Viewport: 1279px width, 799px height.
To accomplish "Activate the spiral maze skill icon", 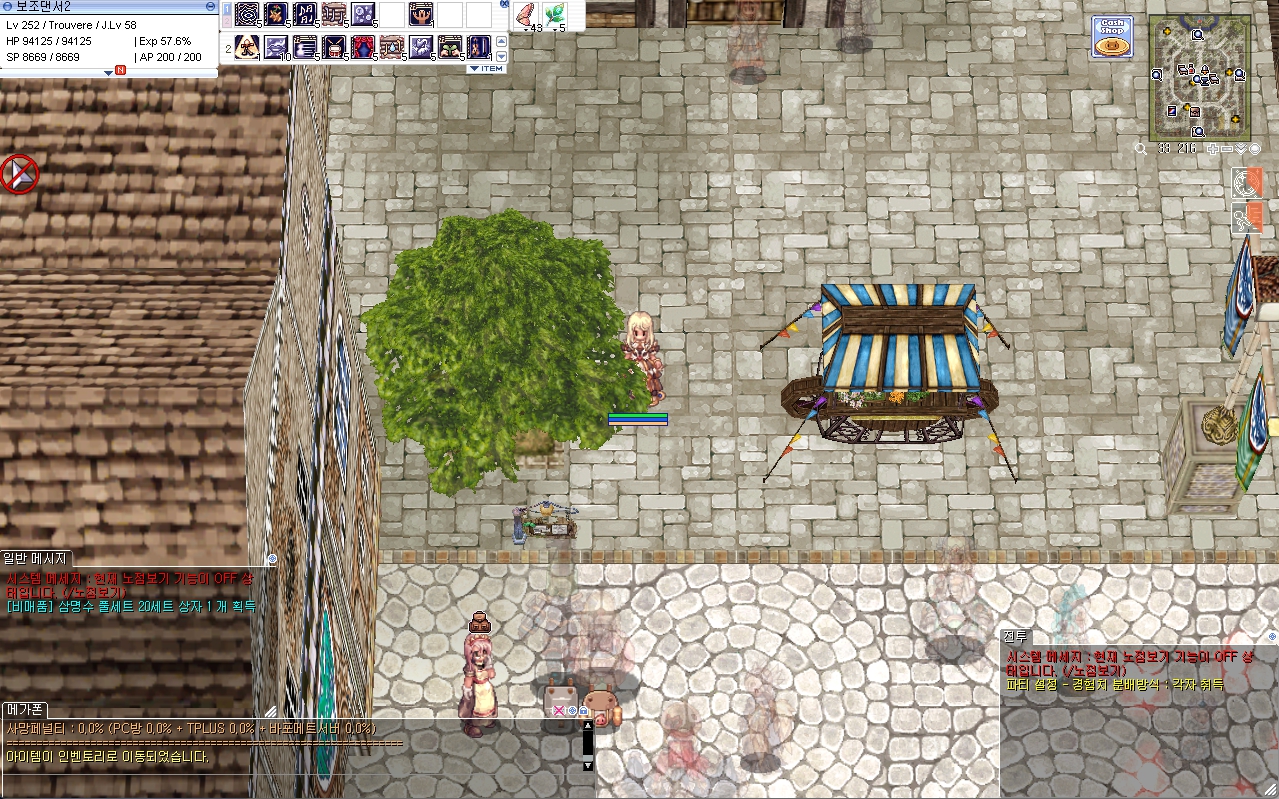I will pos(247,15).
